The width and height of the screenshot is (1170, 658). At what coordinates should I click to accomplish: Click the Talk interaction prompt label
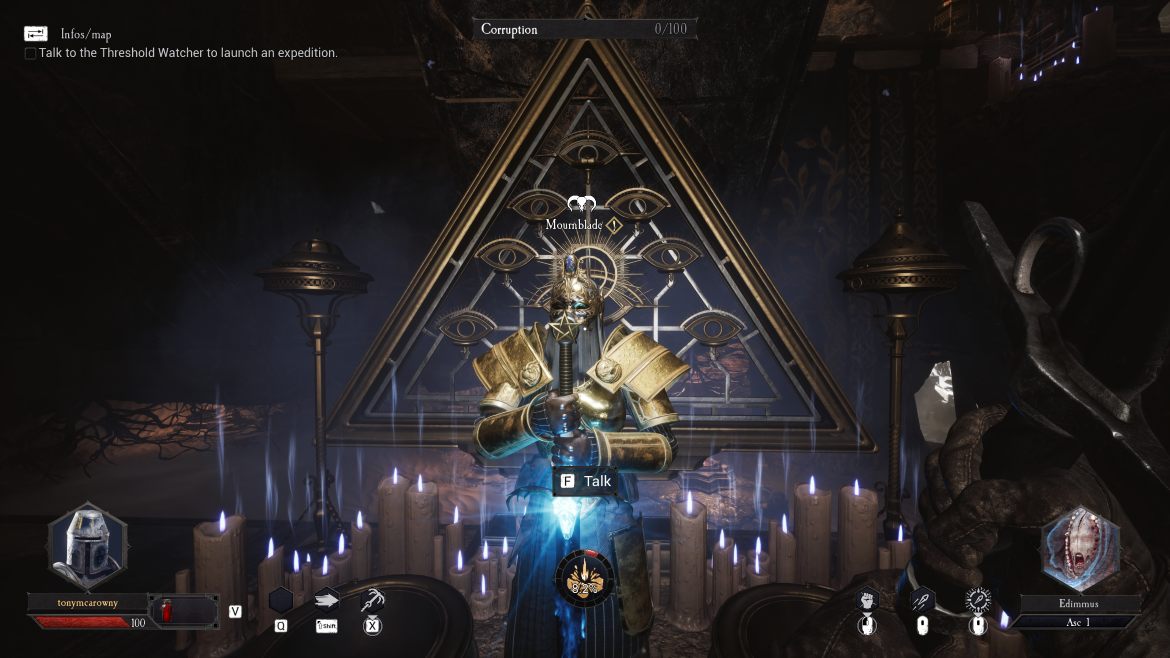click(x=585, y=481)
